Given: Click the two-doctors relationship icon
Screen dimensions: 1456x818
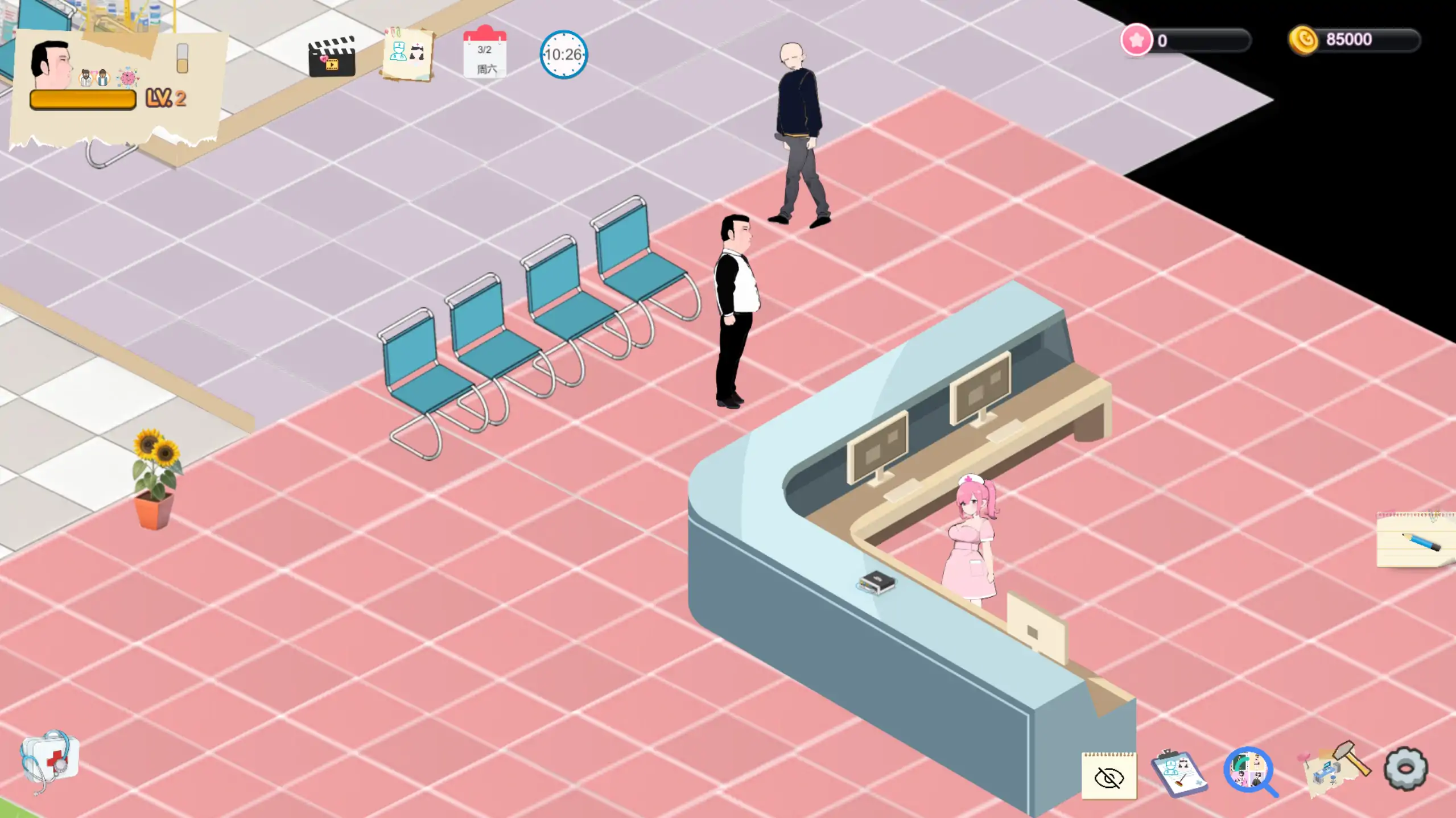Looking at the screenshot, I should tap(94, 78).
